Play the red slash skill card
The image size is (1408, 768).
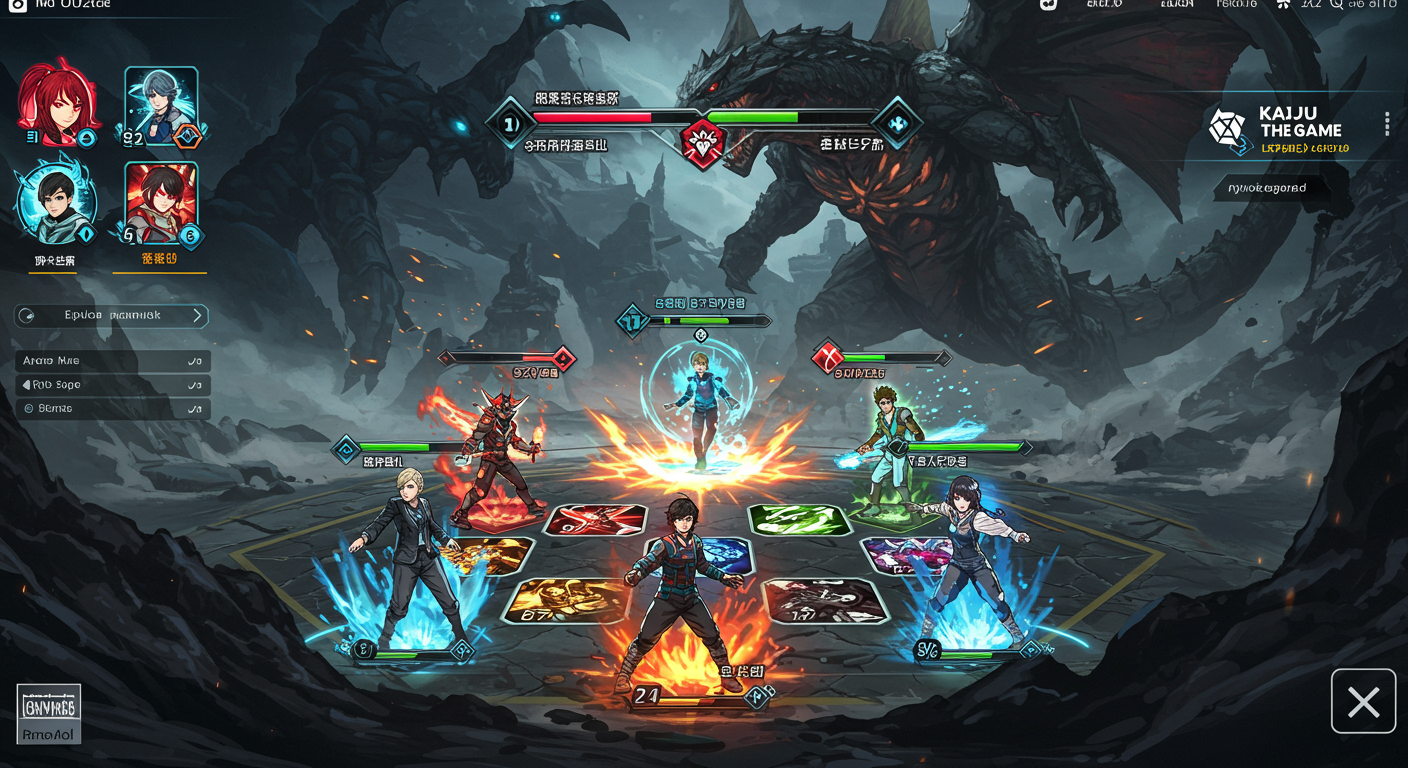(x=596, y=520)
